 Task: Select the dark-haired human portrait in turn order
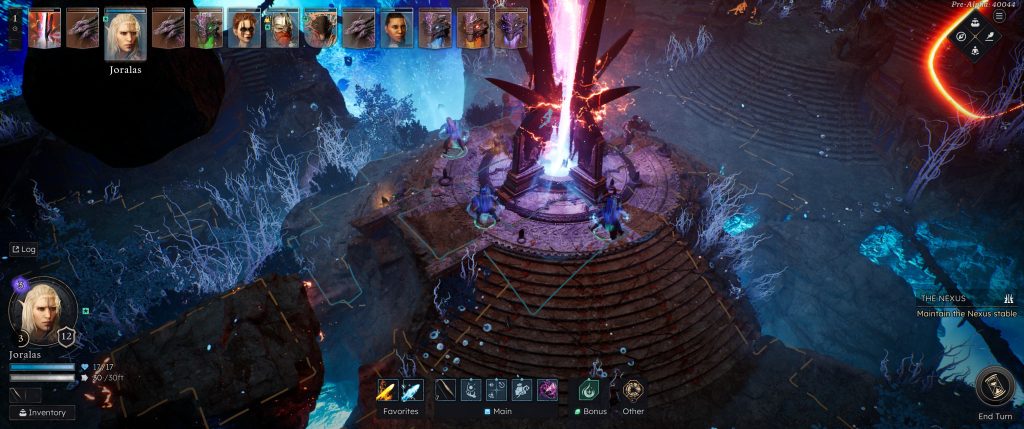pos(397,29)
